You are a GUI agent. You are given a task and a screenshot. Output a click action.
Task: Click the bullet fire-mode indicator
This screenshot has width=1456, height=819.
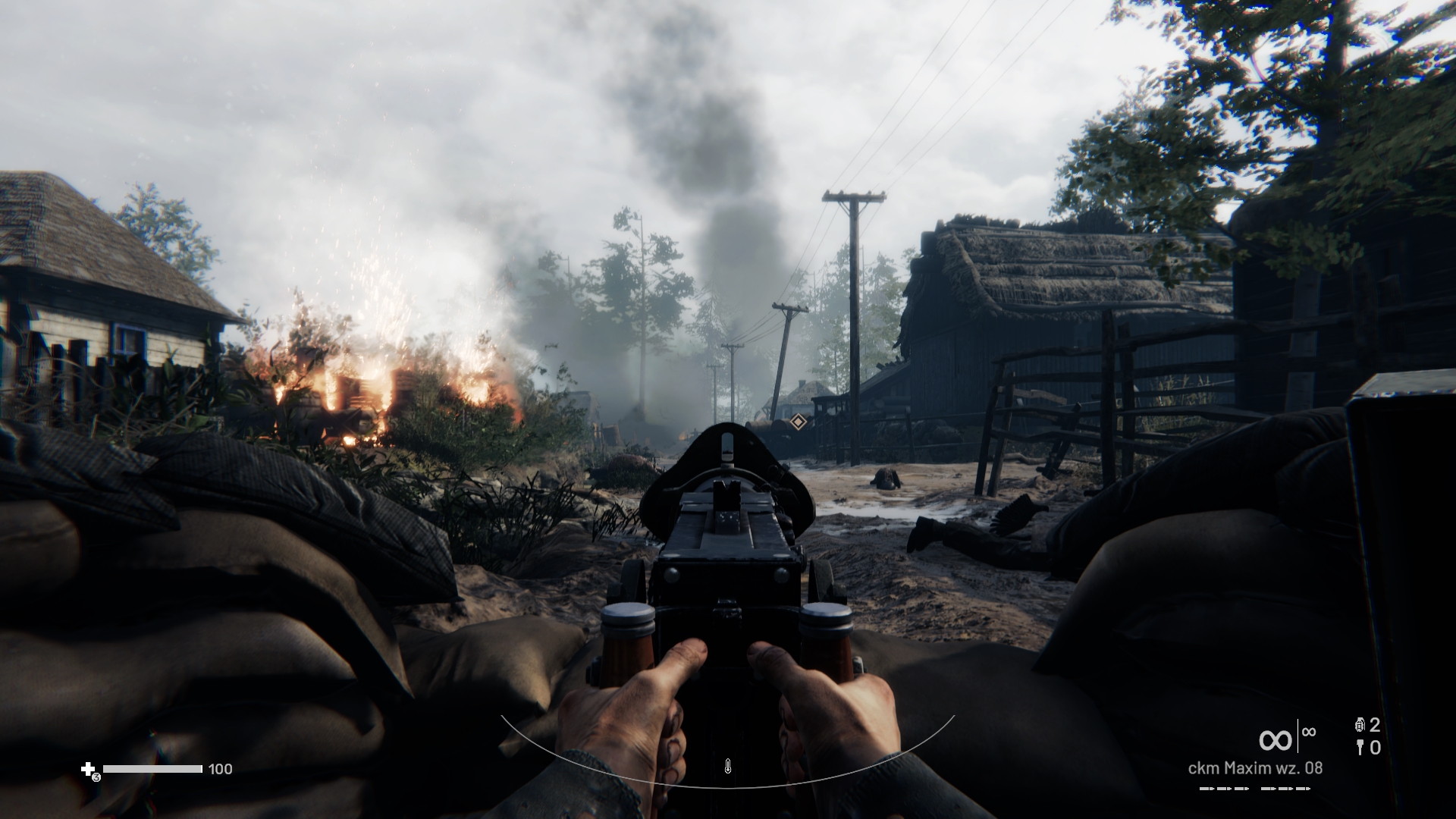click(x=1255, y=789)
